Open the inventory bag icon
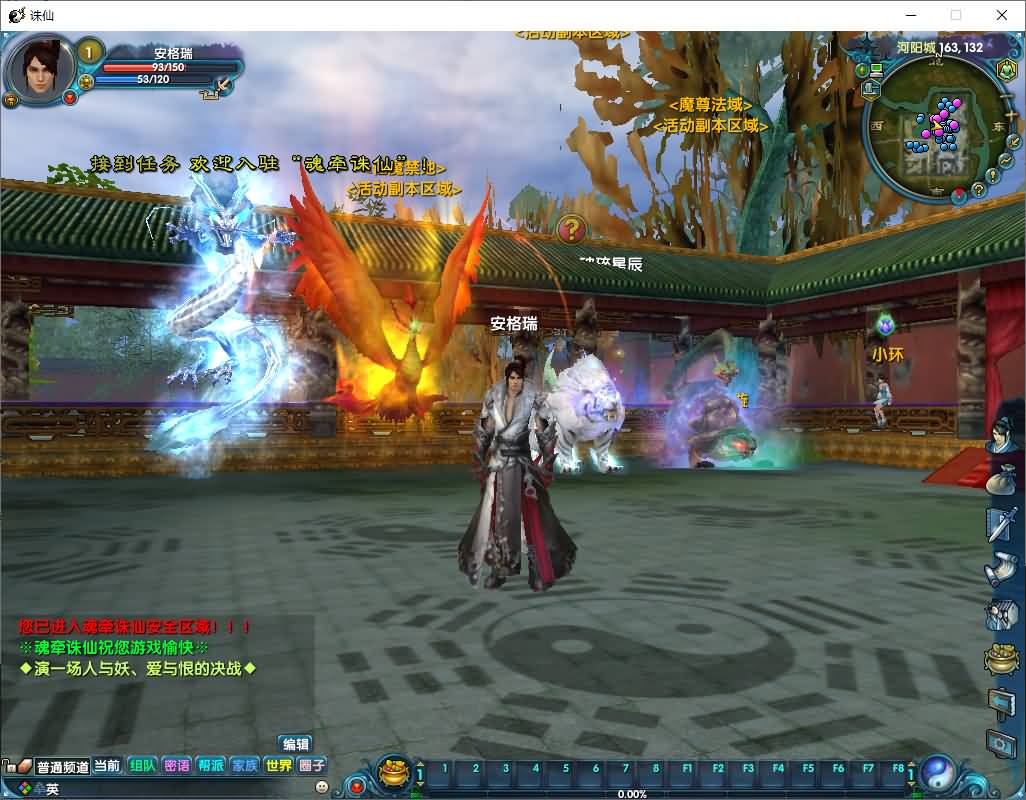 click(x=1002, y=480)
